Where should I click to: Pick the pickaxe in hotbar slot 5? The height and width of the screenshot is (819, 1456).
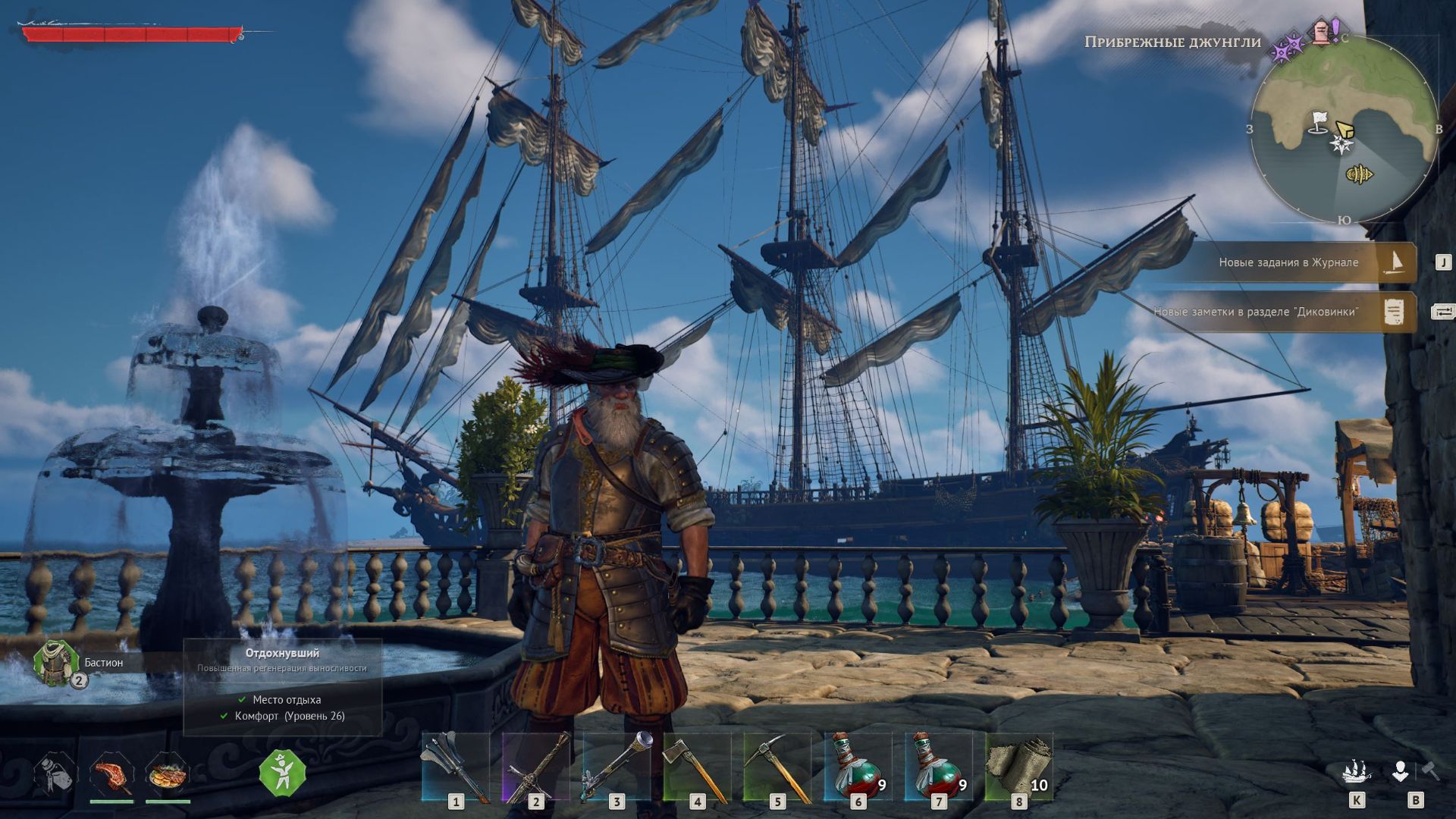pyautogui.click(x=777, y=767)
